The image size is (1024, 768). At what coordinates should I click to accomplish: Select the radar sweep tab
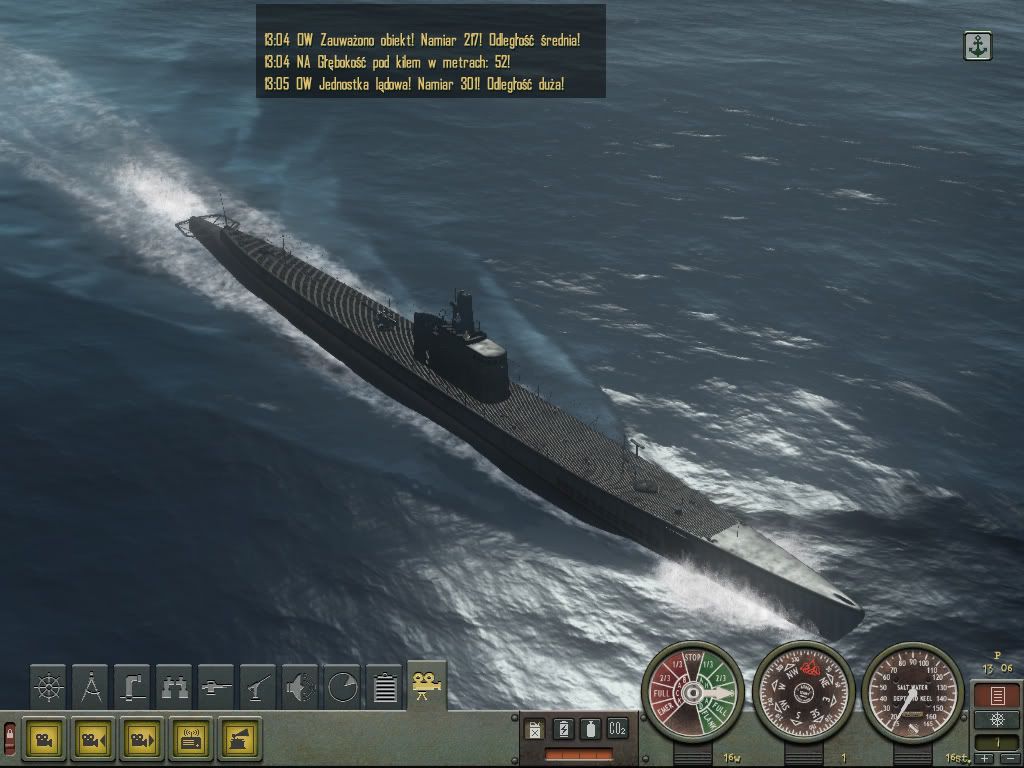pos(343,687)
